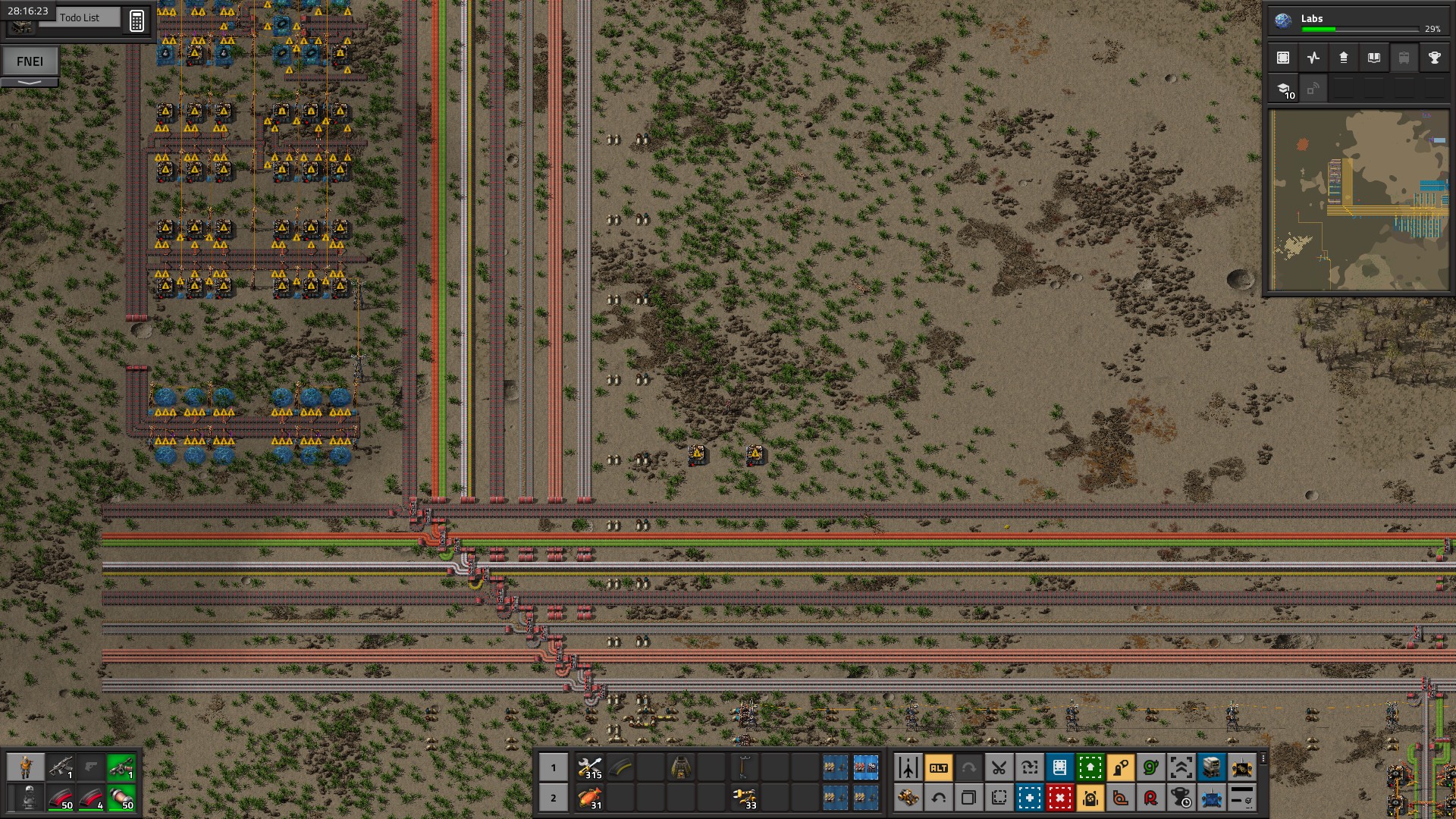
Task: Switch to hotbar row 2
Action: pos(554,798)
